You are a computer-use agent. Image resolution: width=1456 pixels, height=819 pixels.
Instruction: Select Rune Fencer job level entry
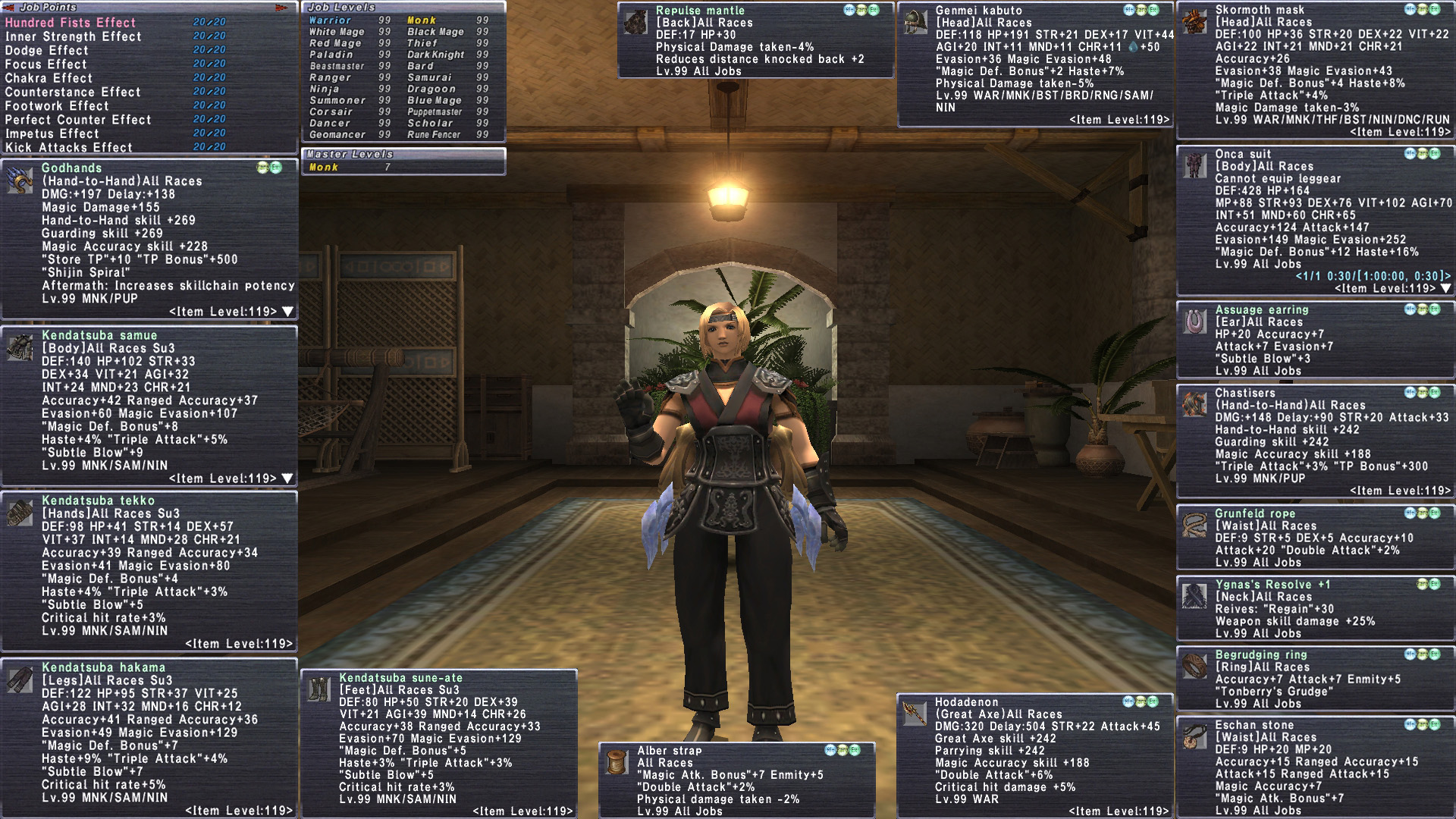click(434, 134)
